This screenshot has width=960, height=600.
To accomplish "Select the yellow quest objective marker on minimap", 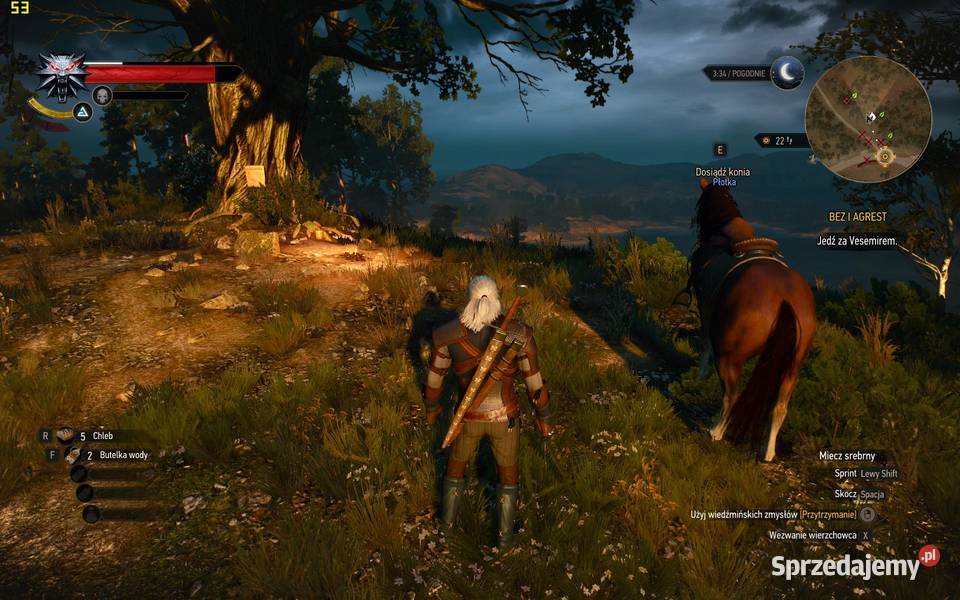I will coord(884,156).
